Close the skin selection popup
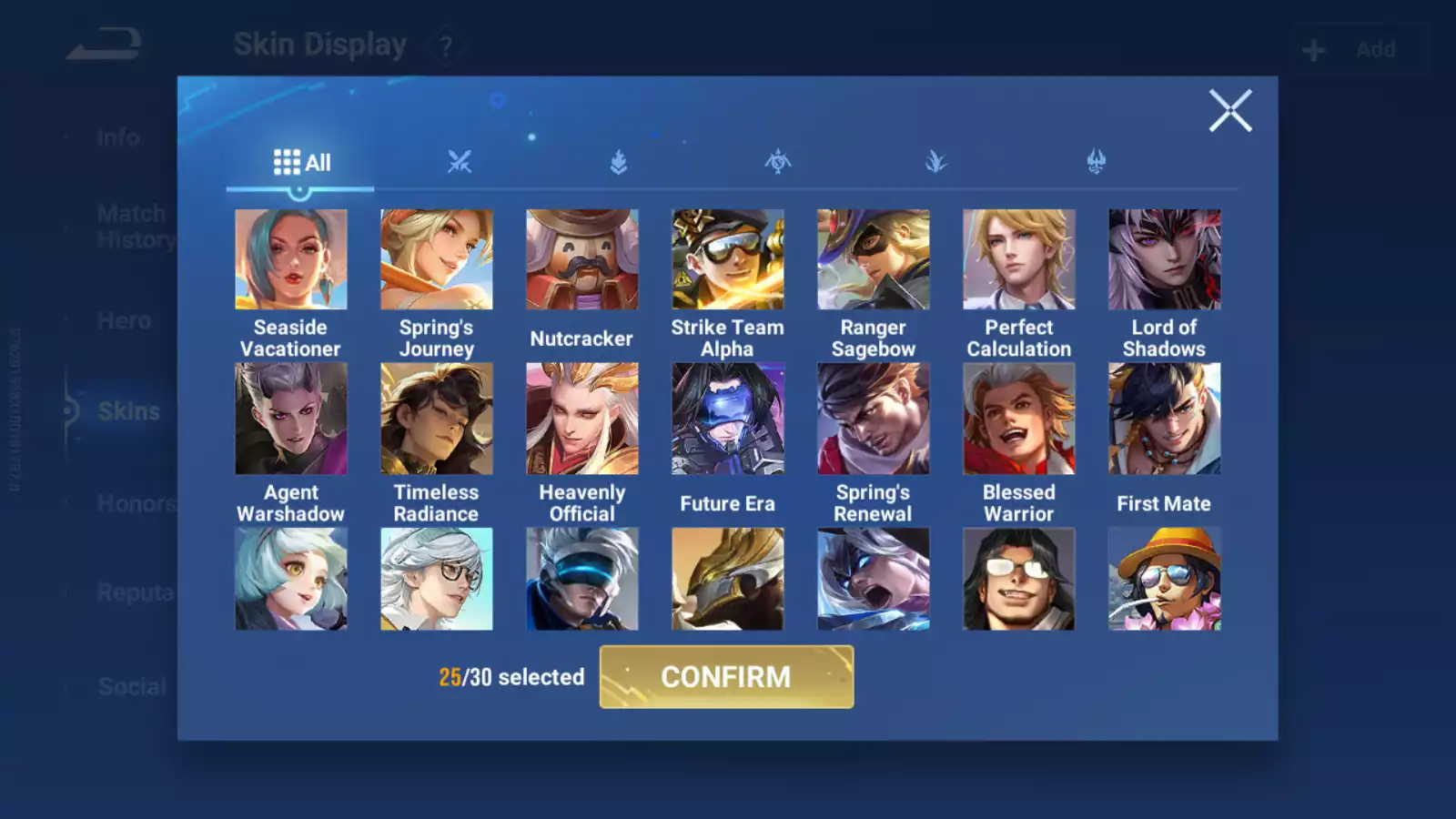 (1230, 111)
